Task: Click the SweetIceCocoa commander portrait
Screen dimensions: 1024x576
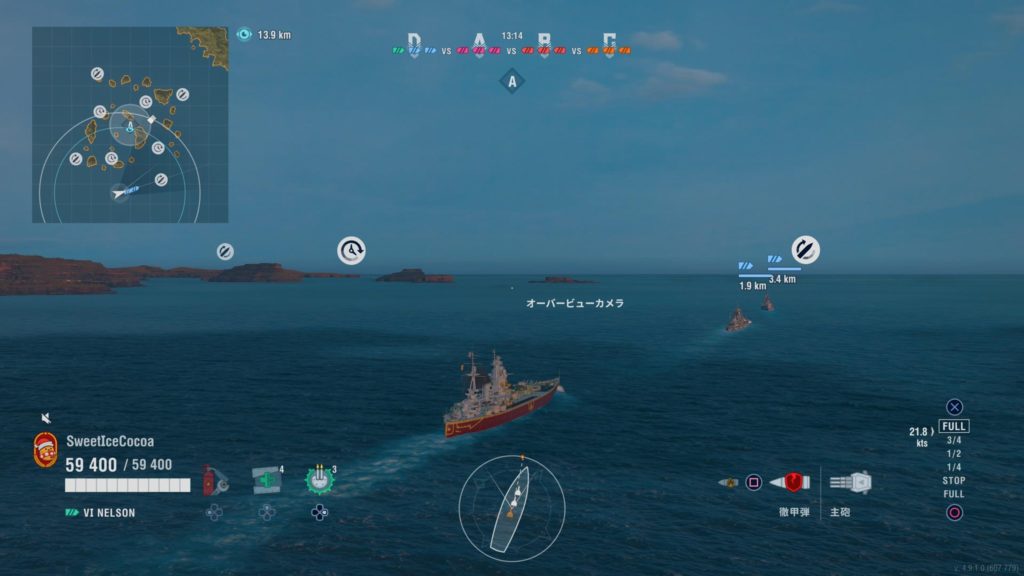Action: click(x=45, y=449)
